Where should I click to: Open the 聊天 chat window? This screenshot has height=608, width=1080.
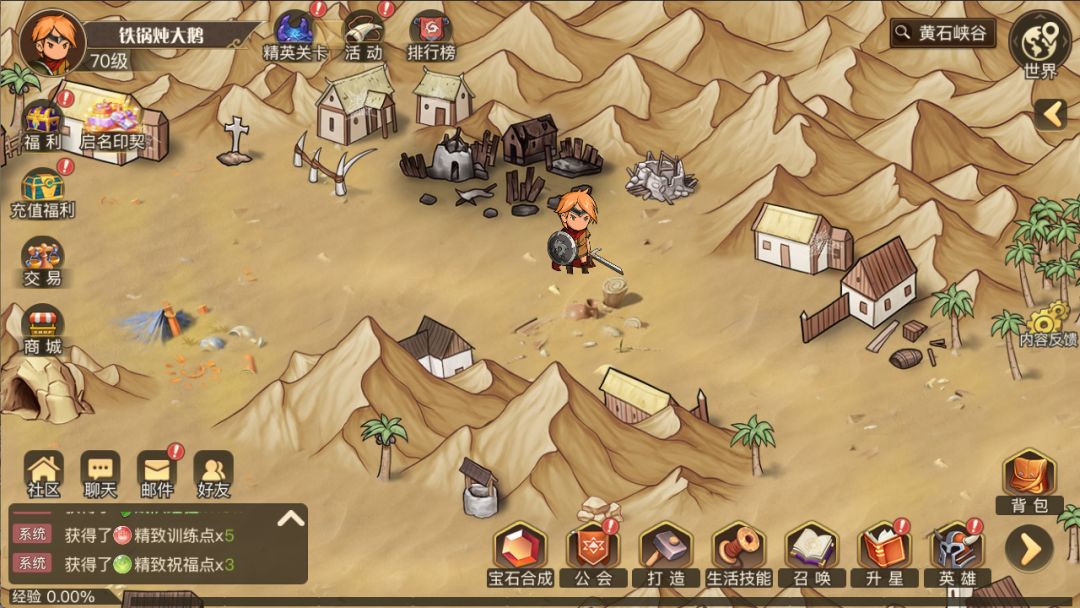coord(100,474)
